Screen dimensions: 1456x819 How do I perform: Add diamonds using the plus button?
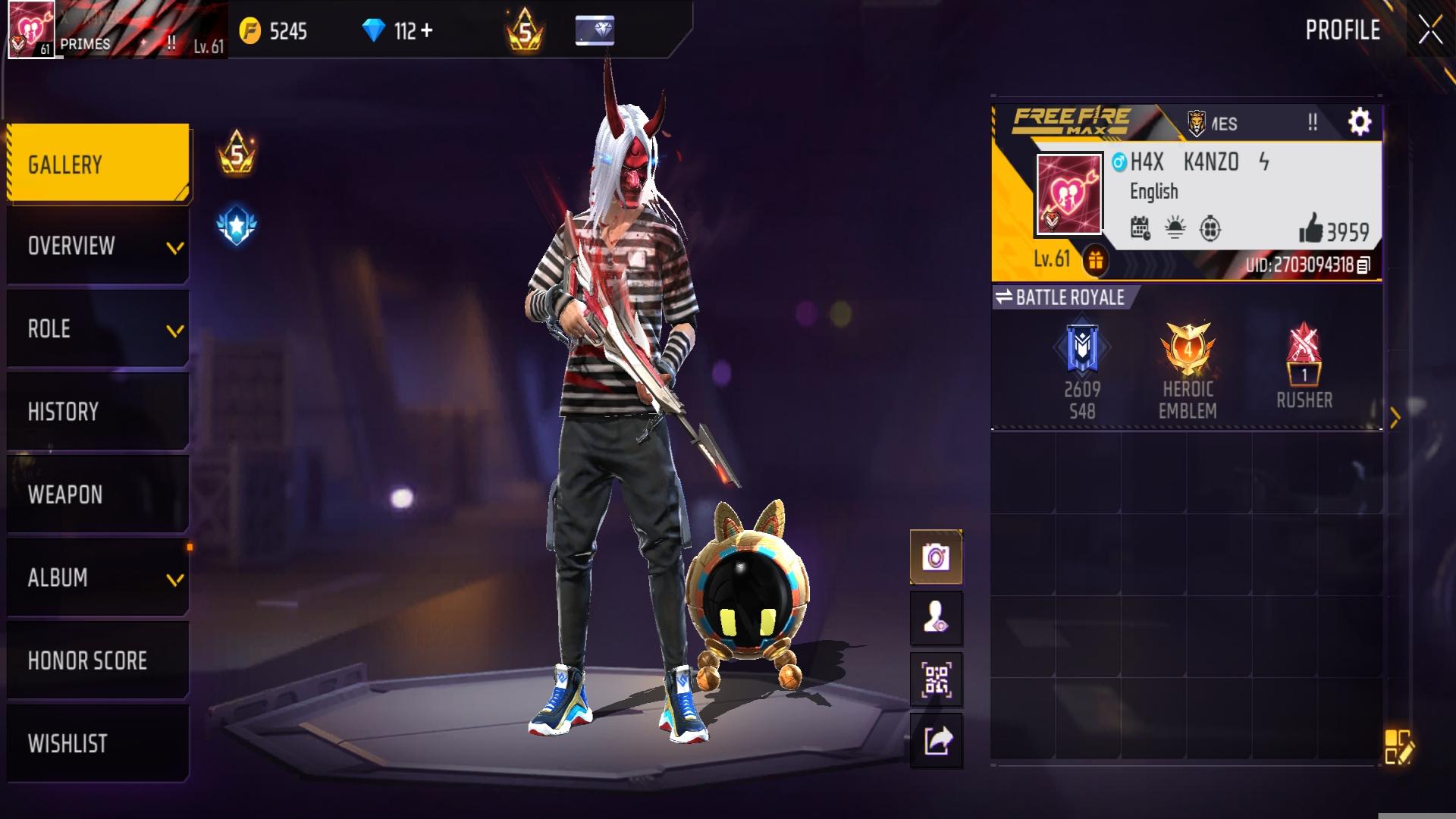click(x=426, y=31)
